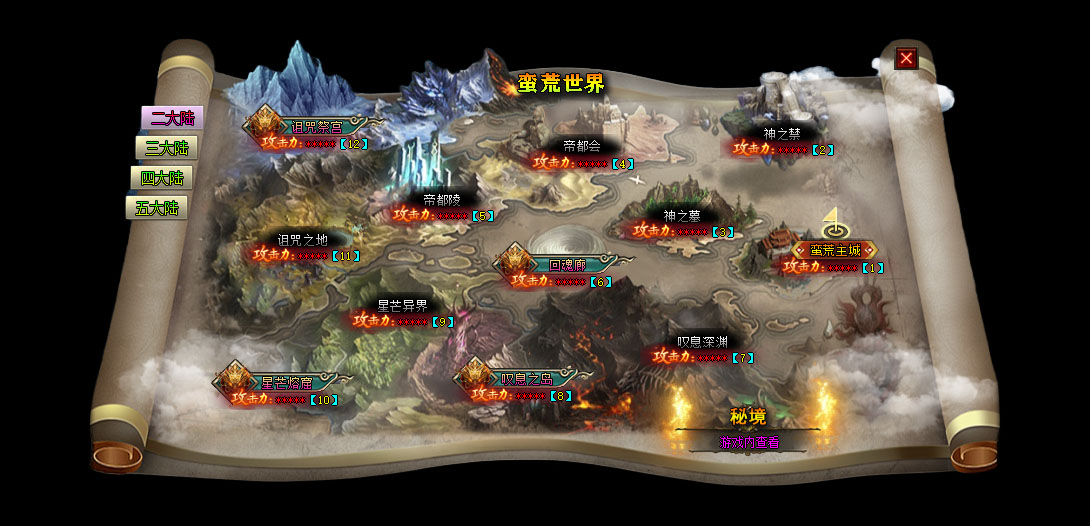
Task: Open the 四大陆 continent tab
Action: pos(161,178)
